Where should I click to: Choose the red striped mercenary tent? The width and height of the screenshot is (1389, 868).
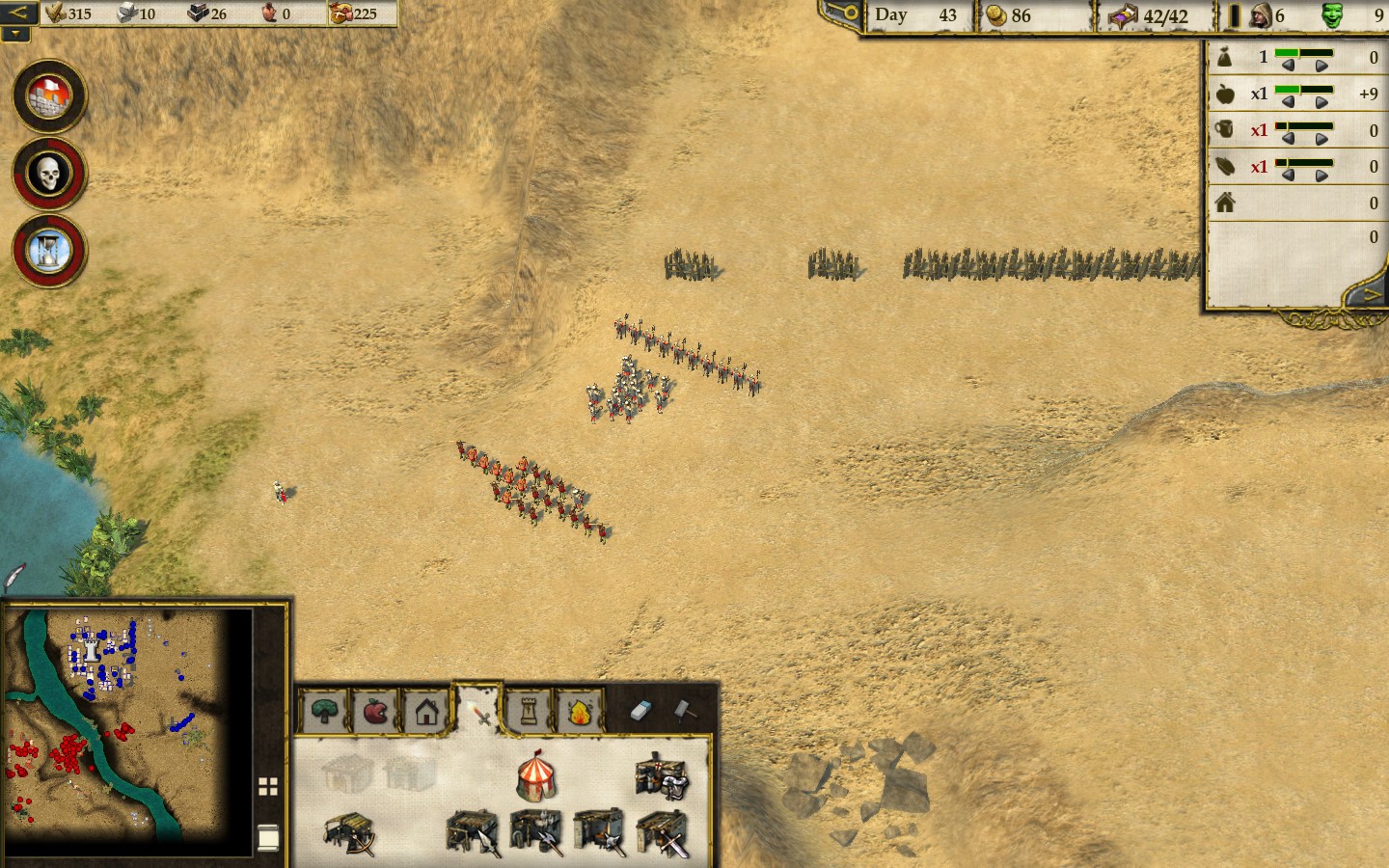536,776
